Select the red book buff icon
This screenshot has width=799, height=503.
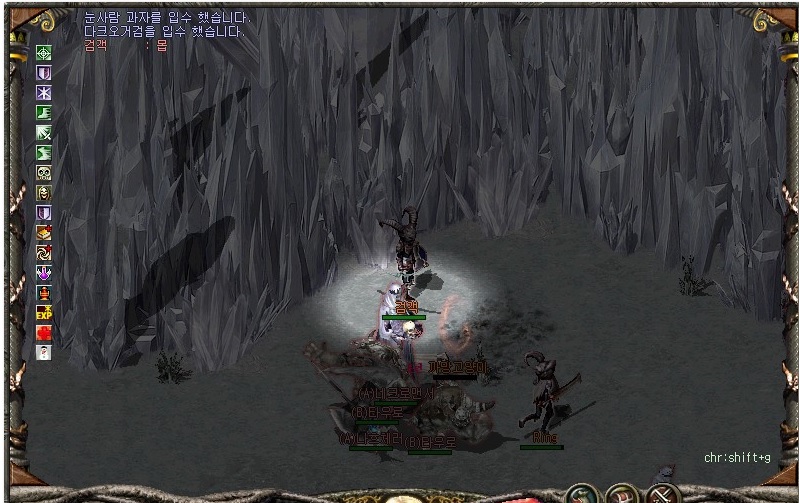point(44,232)
